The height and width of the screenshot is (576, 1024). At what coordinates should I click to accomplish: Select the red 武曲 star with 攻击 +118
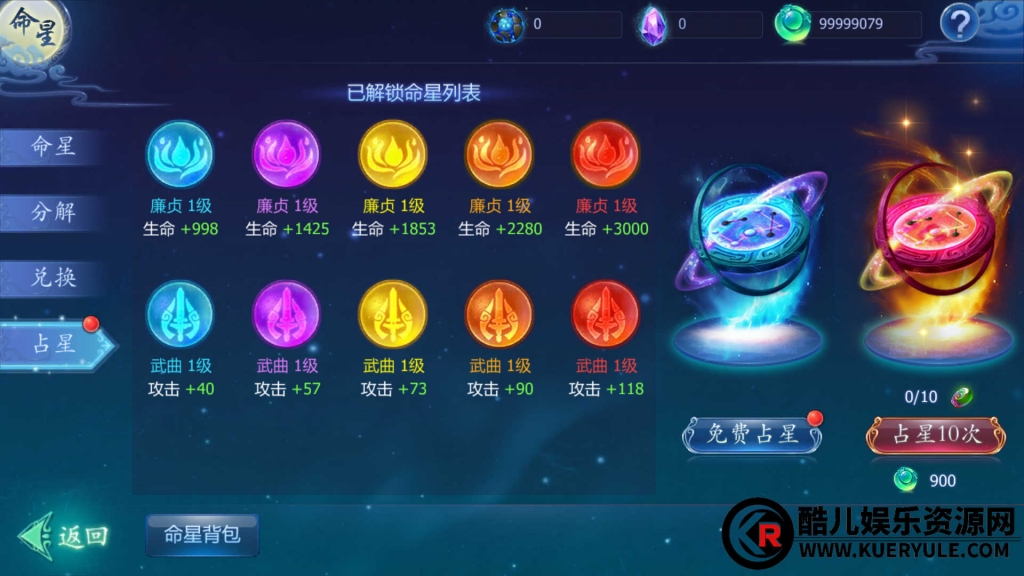tap(605, 315)
